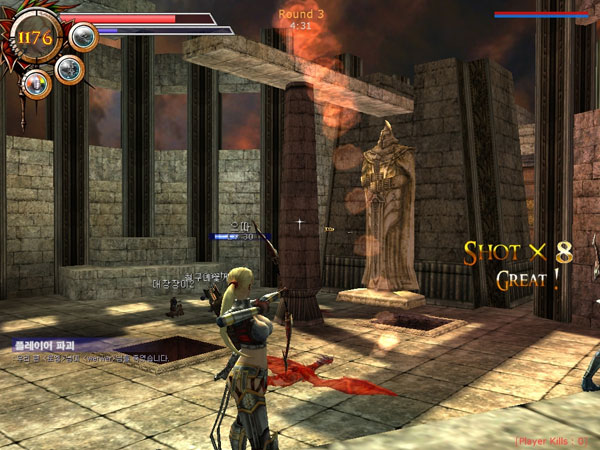Screen dimensions: 600x450
Task: Select the silver skill orb beside the health bar
Action: pyautogui.click(x=84, y=37)
